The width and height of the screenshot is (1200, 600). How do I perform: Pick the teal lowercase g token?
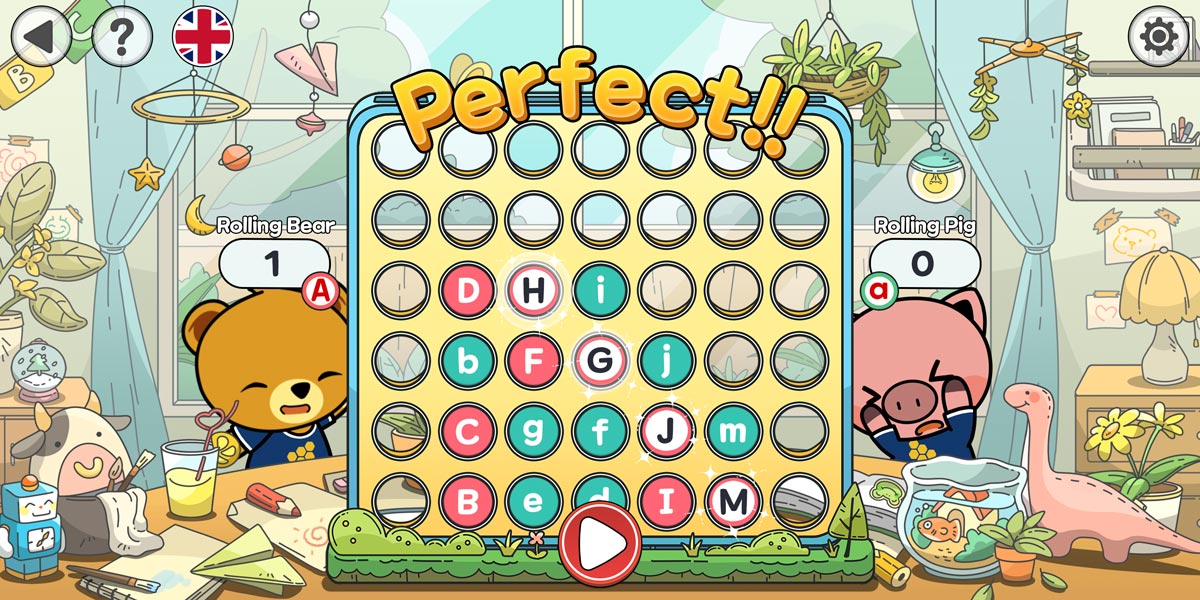click(534, 431)
